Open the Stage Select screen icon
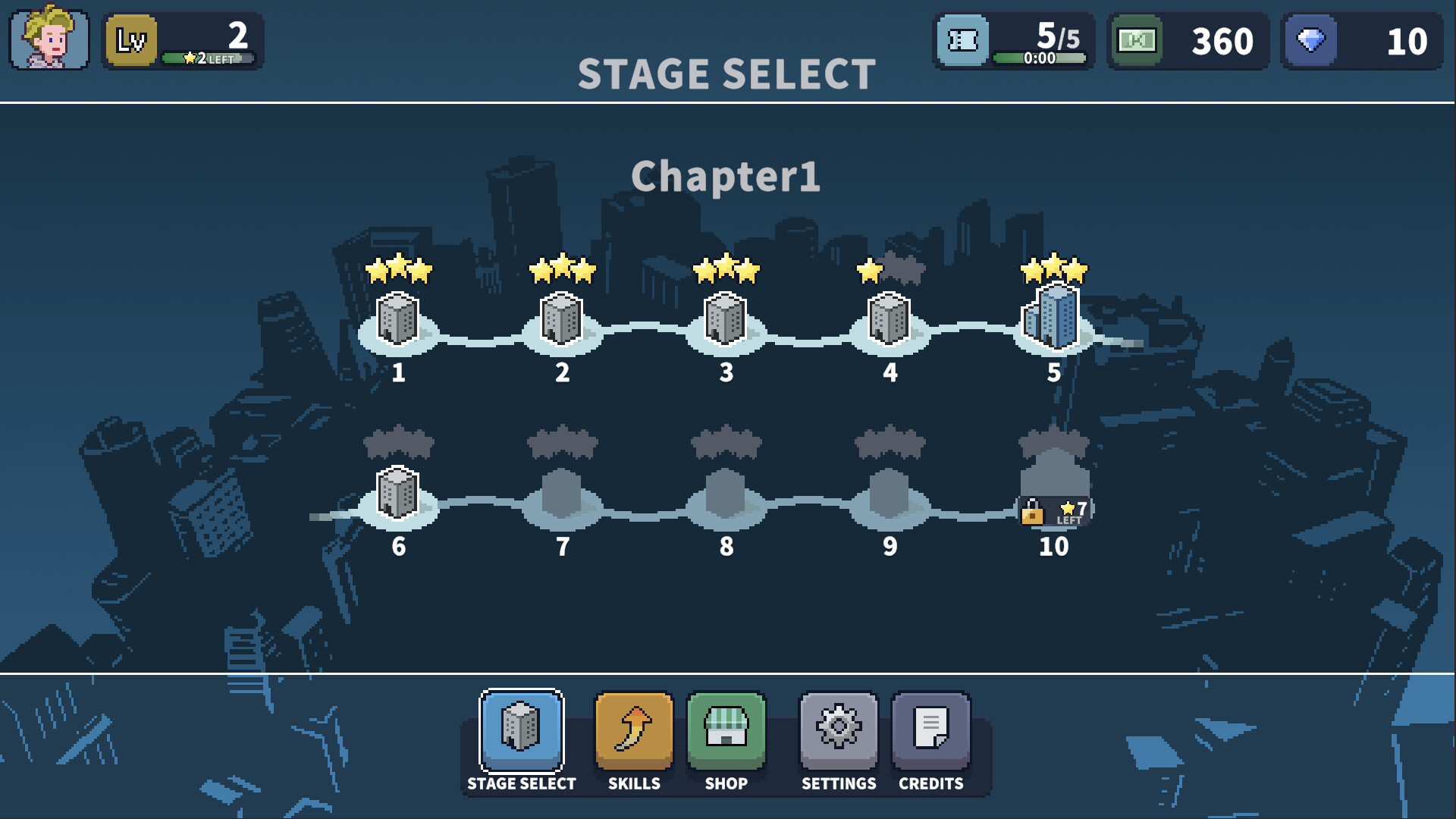 522,730
